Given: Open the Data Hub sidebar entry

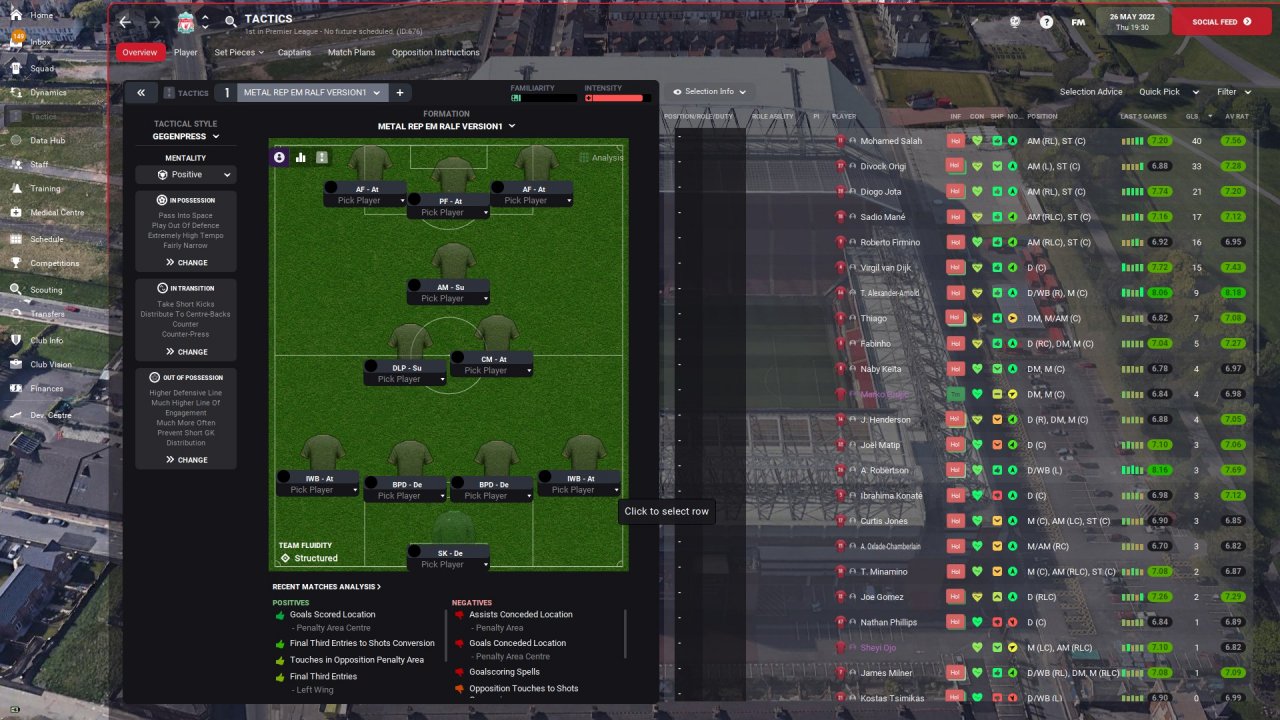Looking at the screenshot, I should (47, 141).
